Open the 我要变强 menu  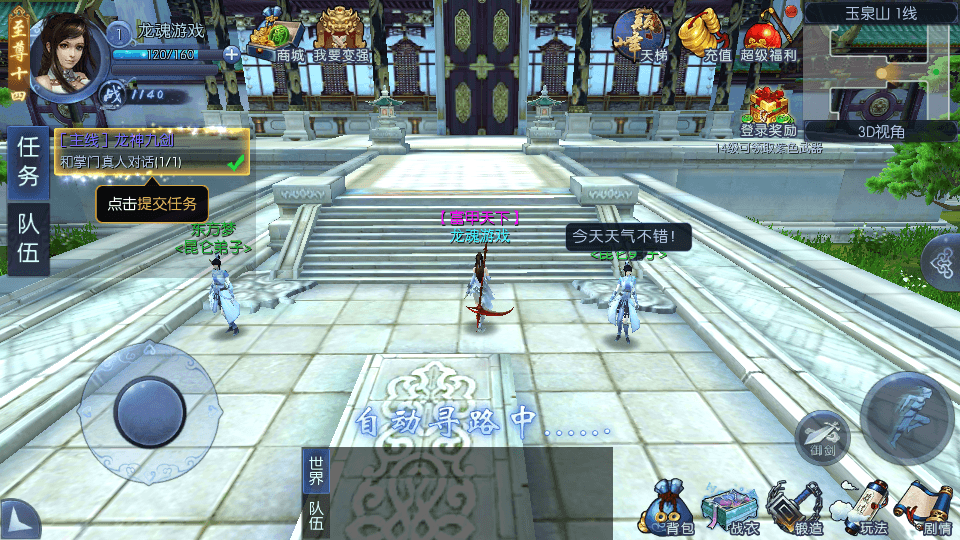[341, 36]
